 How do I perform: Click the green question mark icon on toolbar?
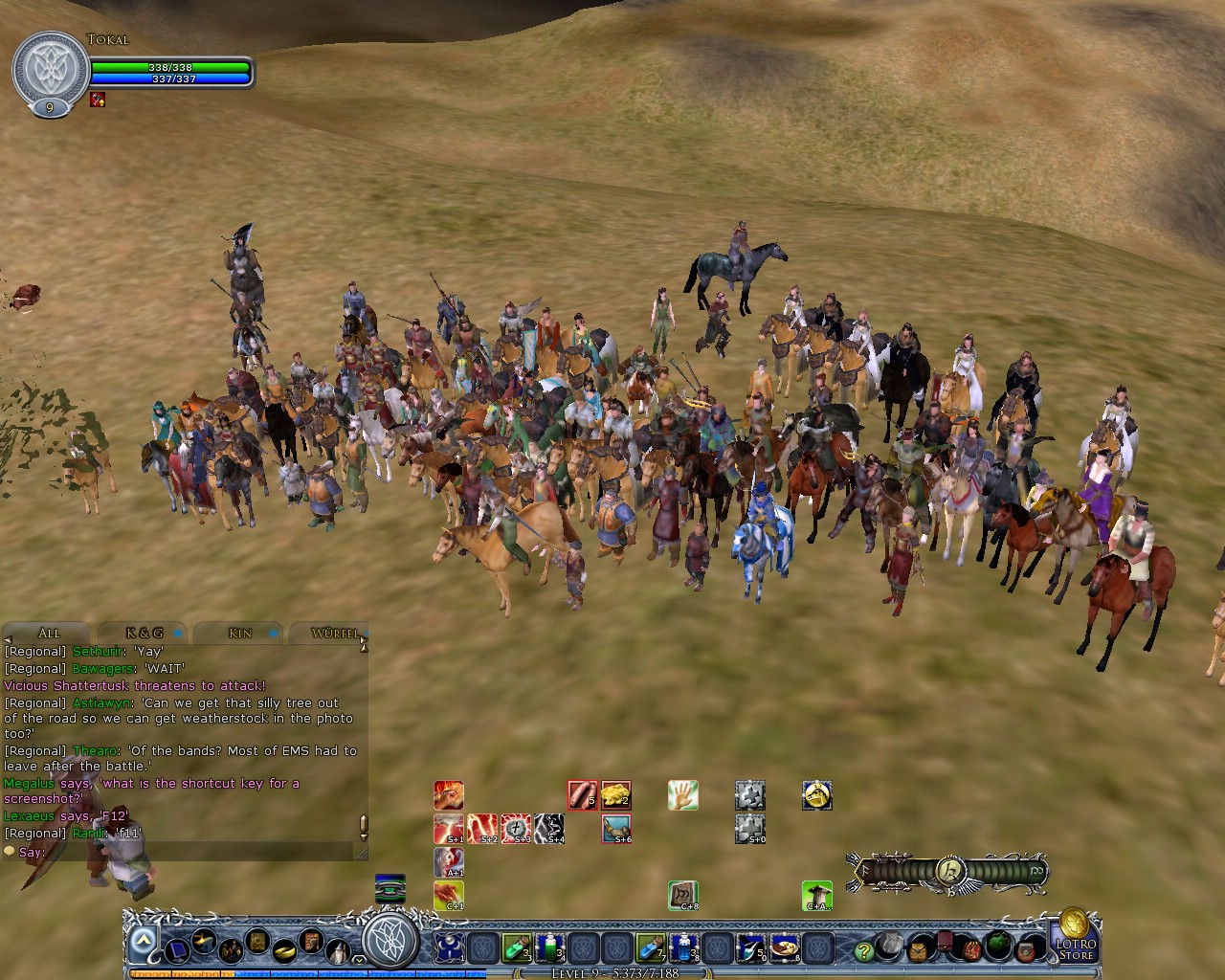864,950
